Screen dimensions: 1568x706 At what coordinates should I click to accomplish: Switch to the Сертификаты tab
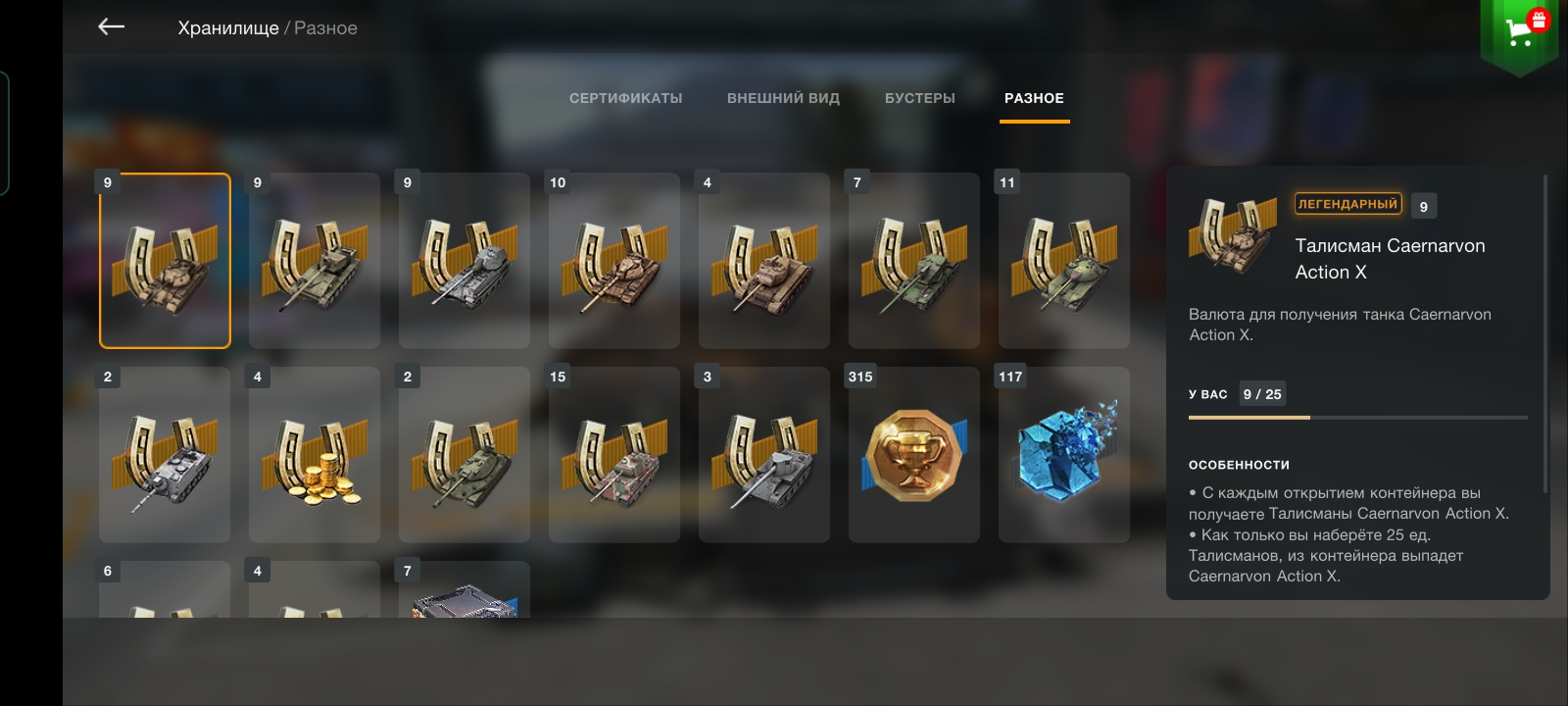[625, 98]
